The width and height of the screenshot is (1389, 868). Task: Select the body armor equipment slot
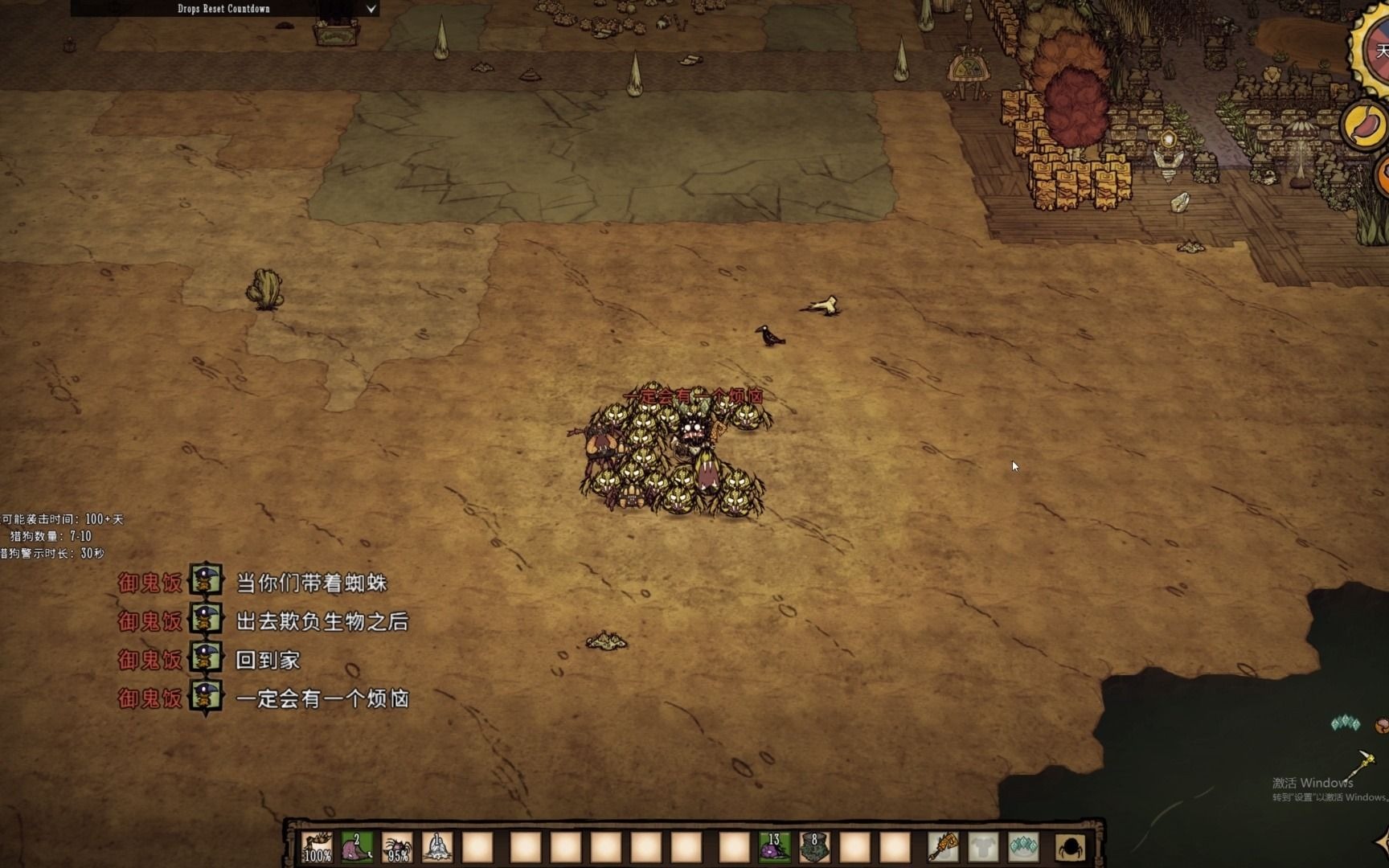[983, 847]
